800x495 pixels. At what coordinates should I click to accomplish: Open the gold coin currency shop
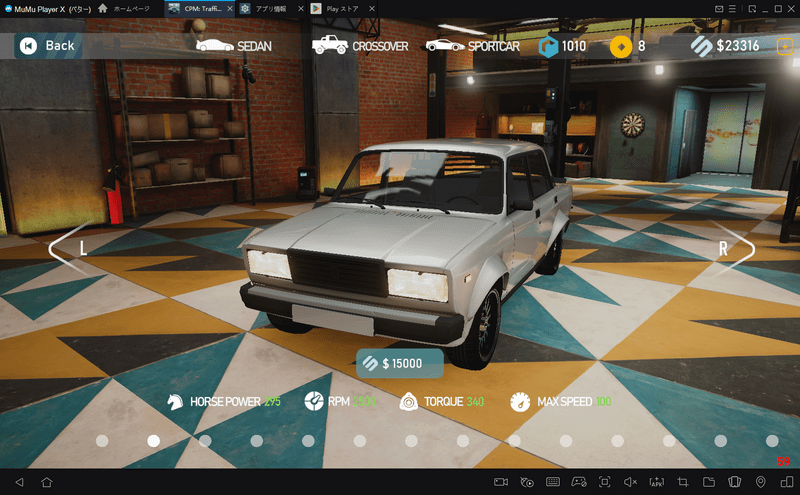click(x=628, y=46)
